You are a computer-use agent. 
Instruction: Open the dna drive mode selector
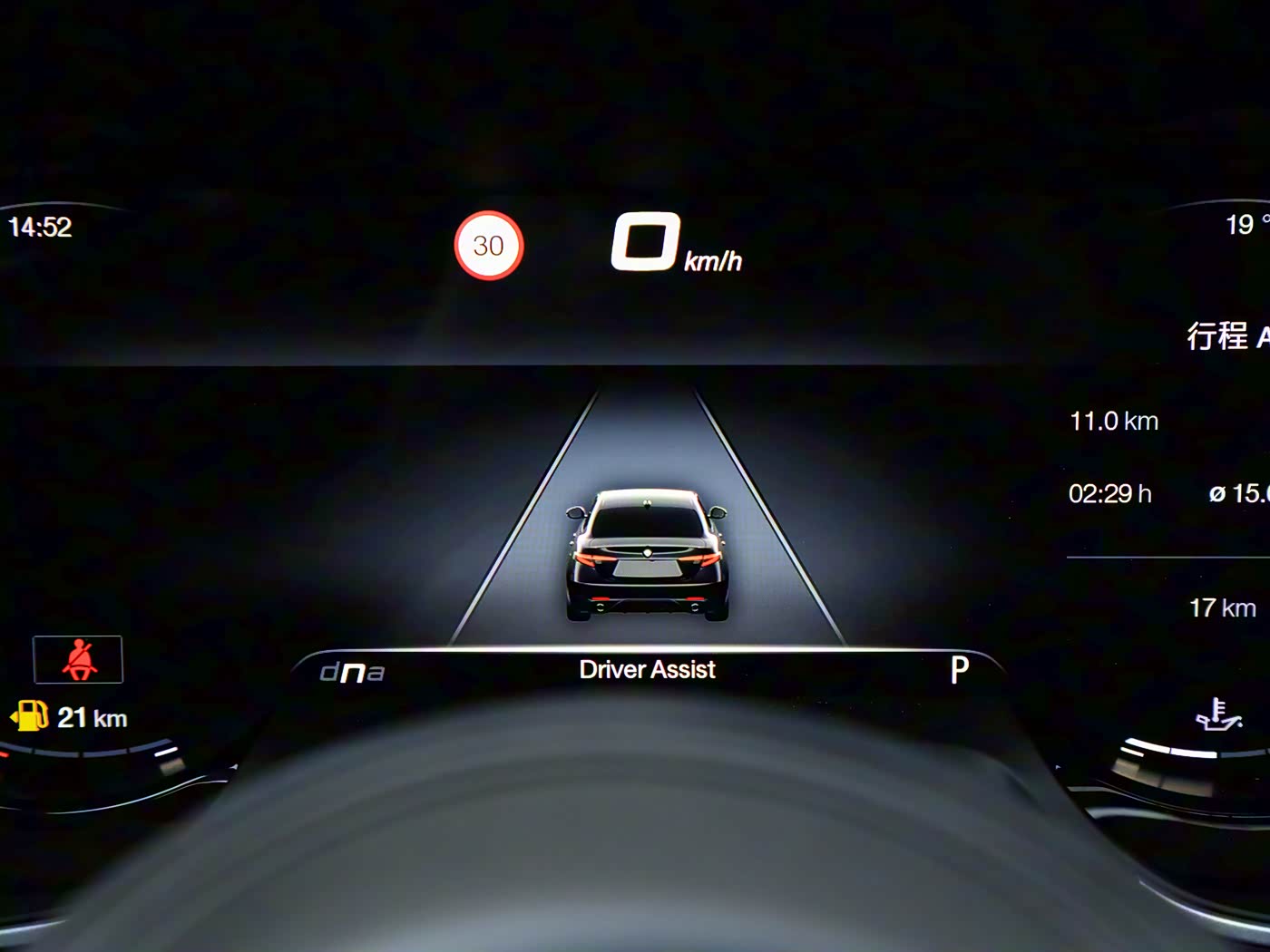point(353,672)
